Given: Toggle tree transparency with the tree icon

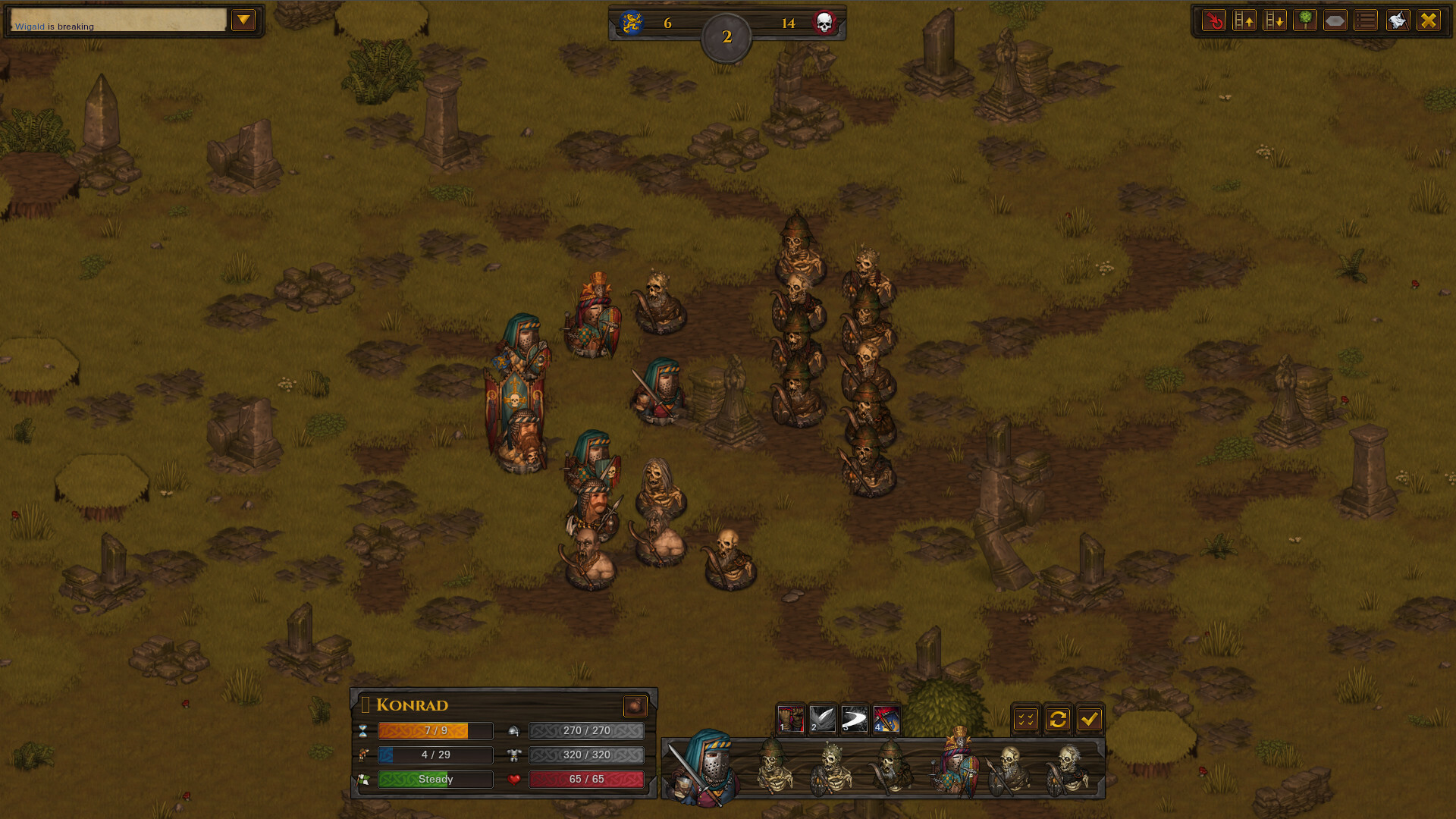Looking at the screenshot, I should pyautogui.click(x=1305, y=20).
